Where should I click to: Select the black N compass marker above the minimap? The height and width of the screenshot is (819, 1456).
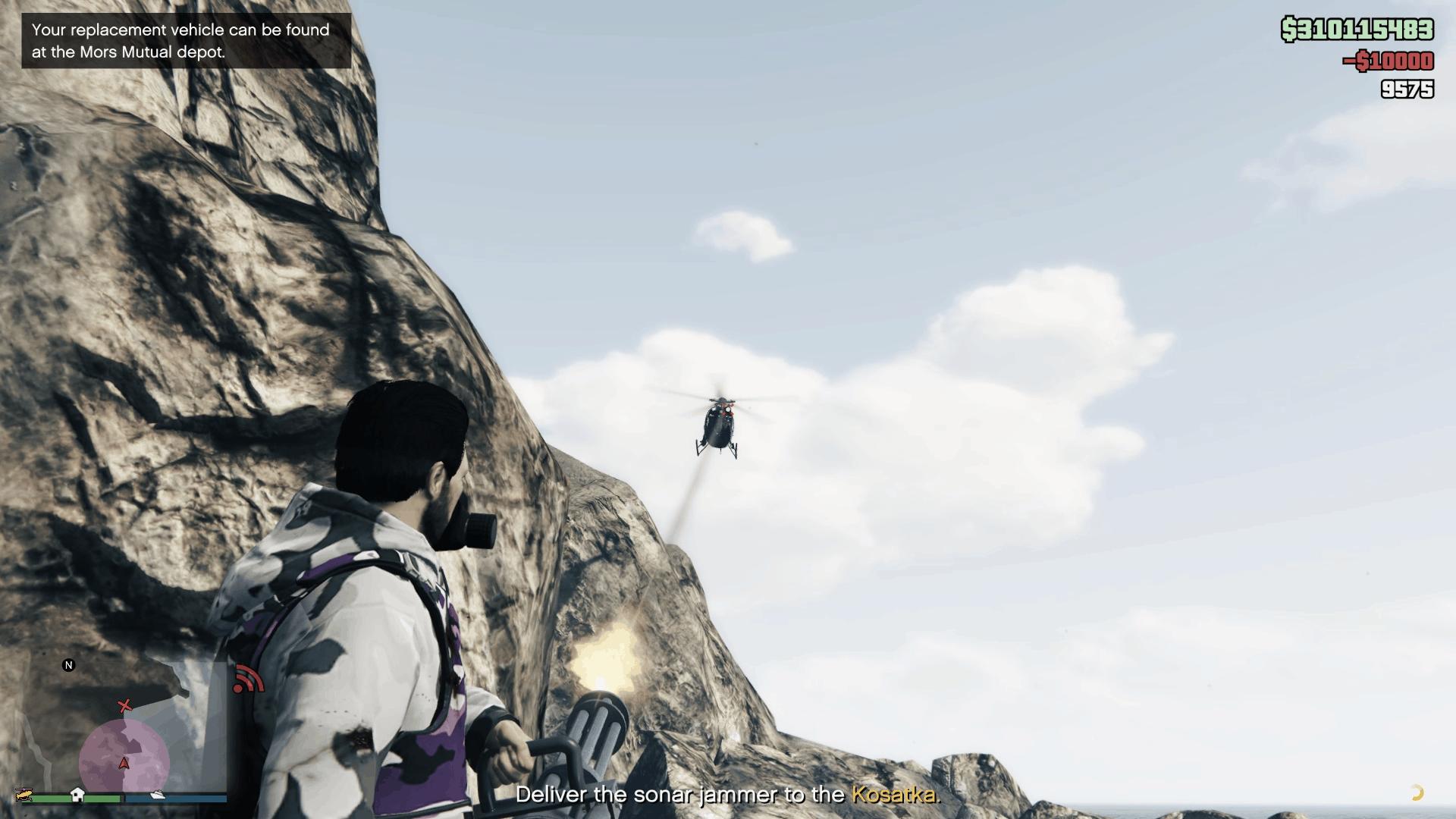pyautogui.click(x=69, y=665)
